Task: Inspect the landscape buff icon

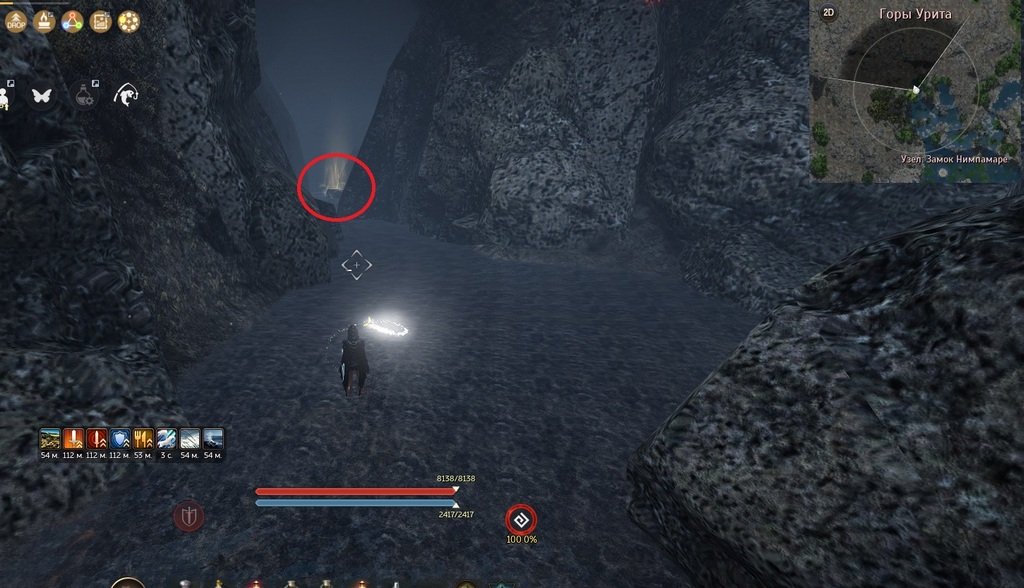Action: [x=50, y=439]
